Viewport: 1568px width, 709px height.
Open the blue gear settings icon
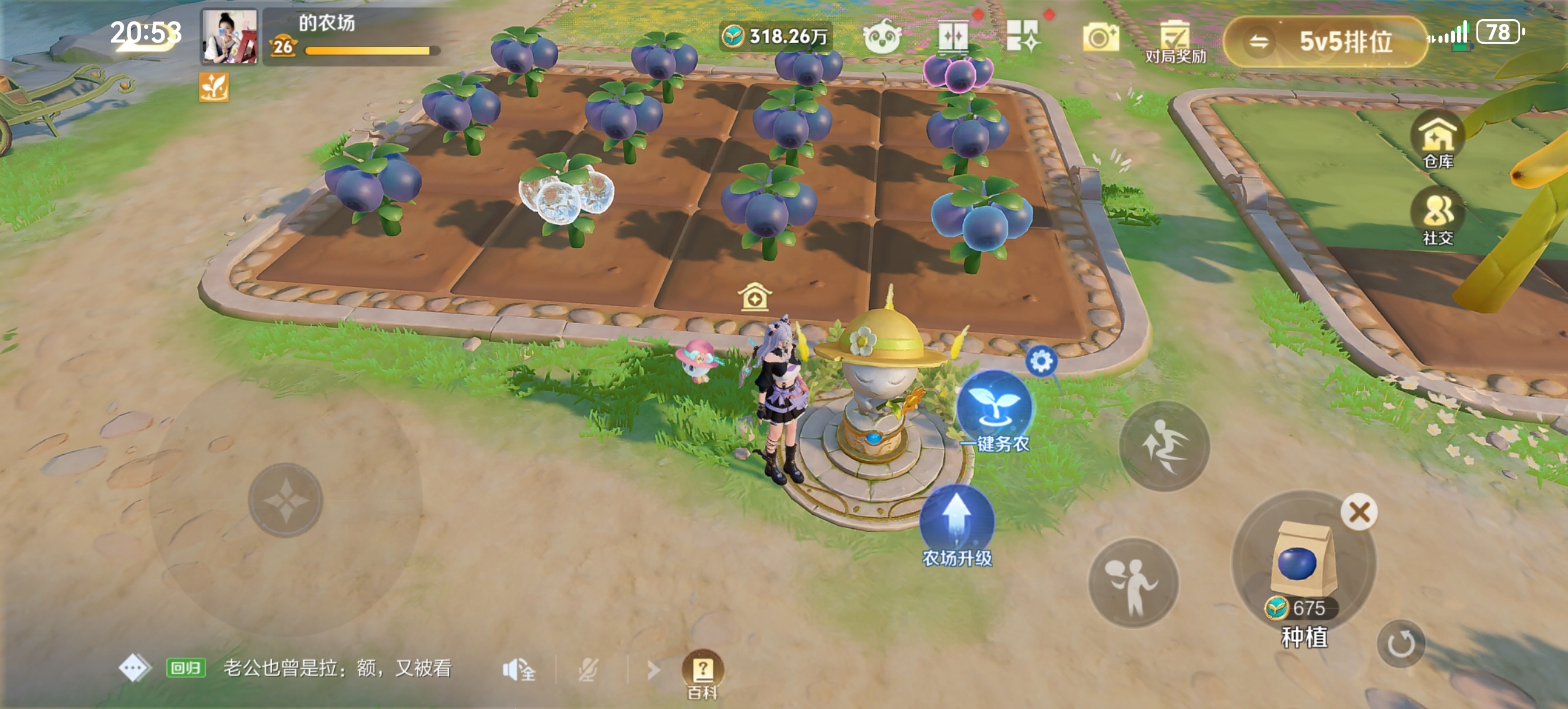1041,361
